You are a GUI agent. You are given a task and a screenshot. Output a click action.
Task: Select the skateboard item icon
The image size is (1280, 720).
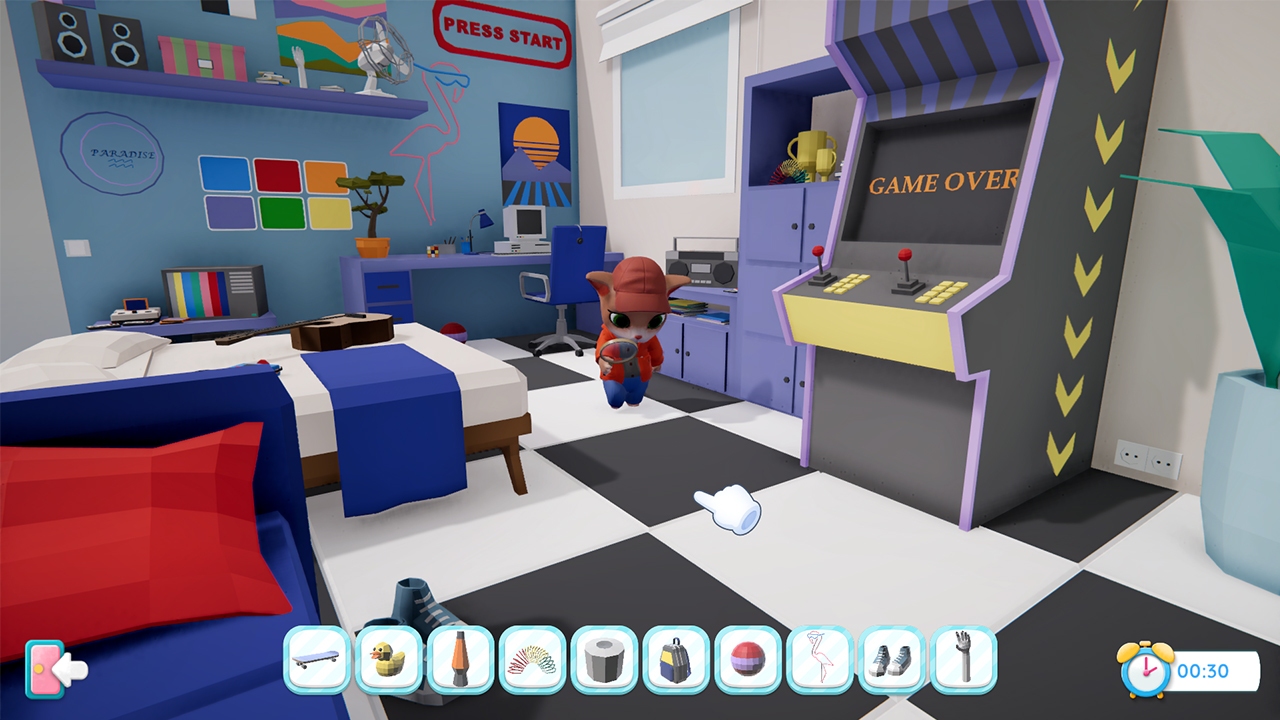(315, 662)
